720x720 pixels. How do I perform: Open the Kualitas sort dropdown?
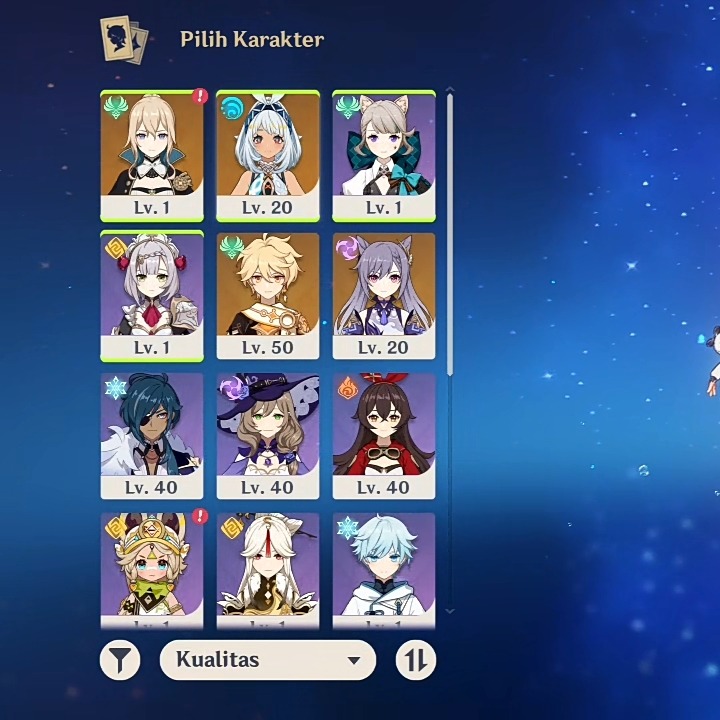(x=267, y=660)
